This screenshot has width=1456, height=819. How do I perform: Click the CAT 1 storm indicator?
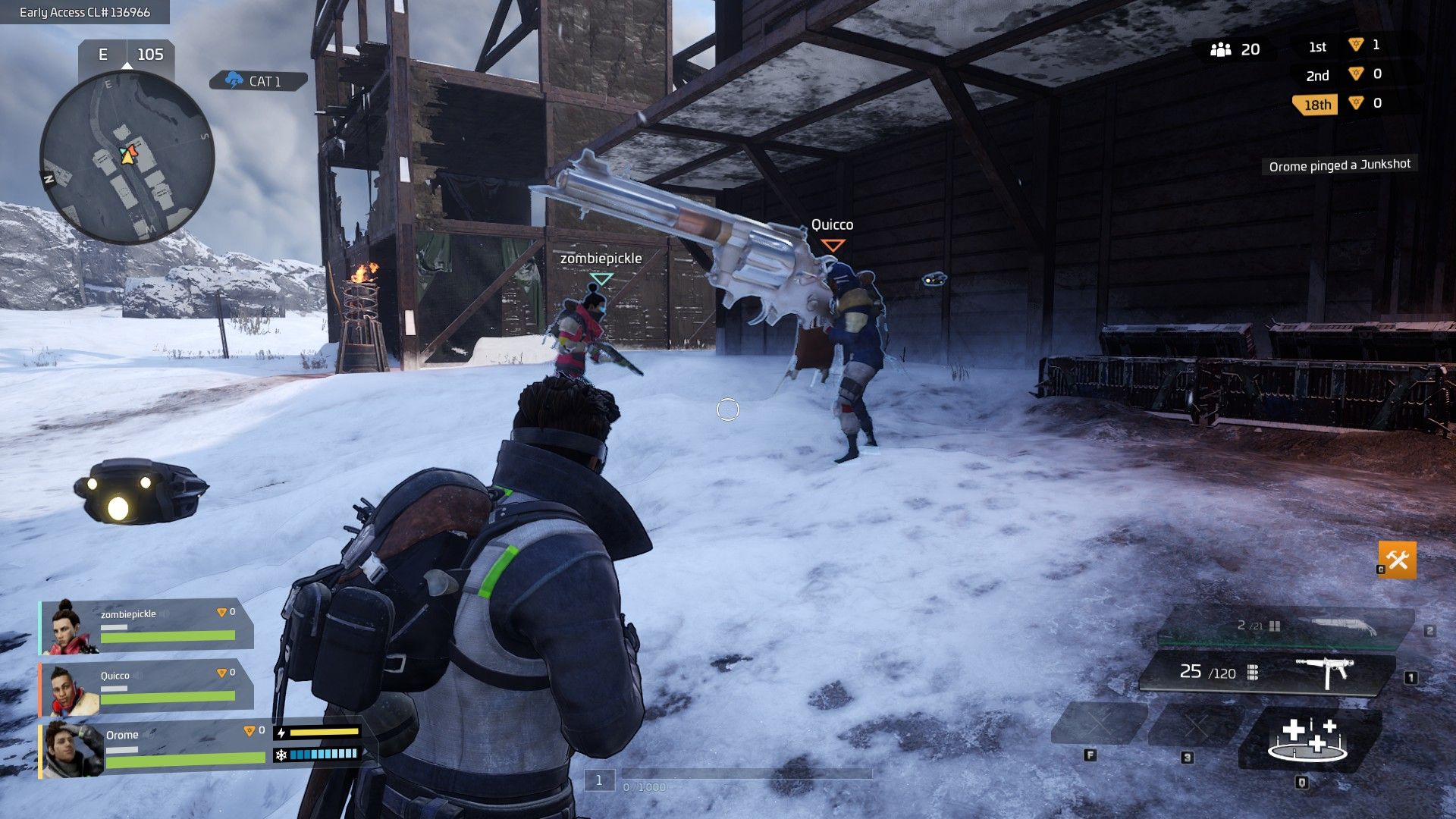click(258, 81)
